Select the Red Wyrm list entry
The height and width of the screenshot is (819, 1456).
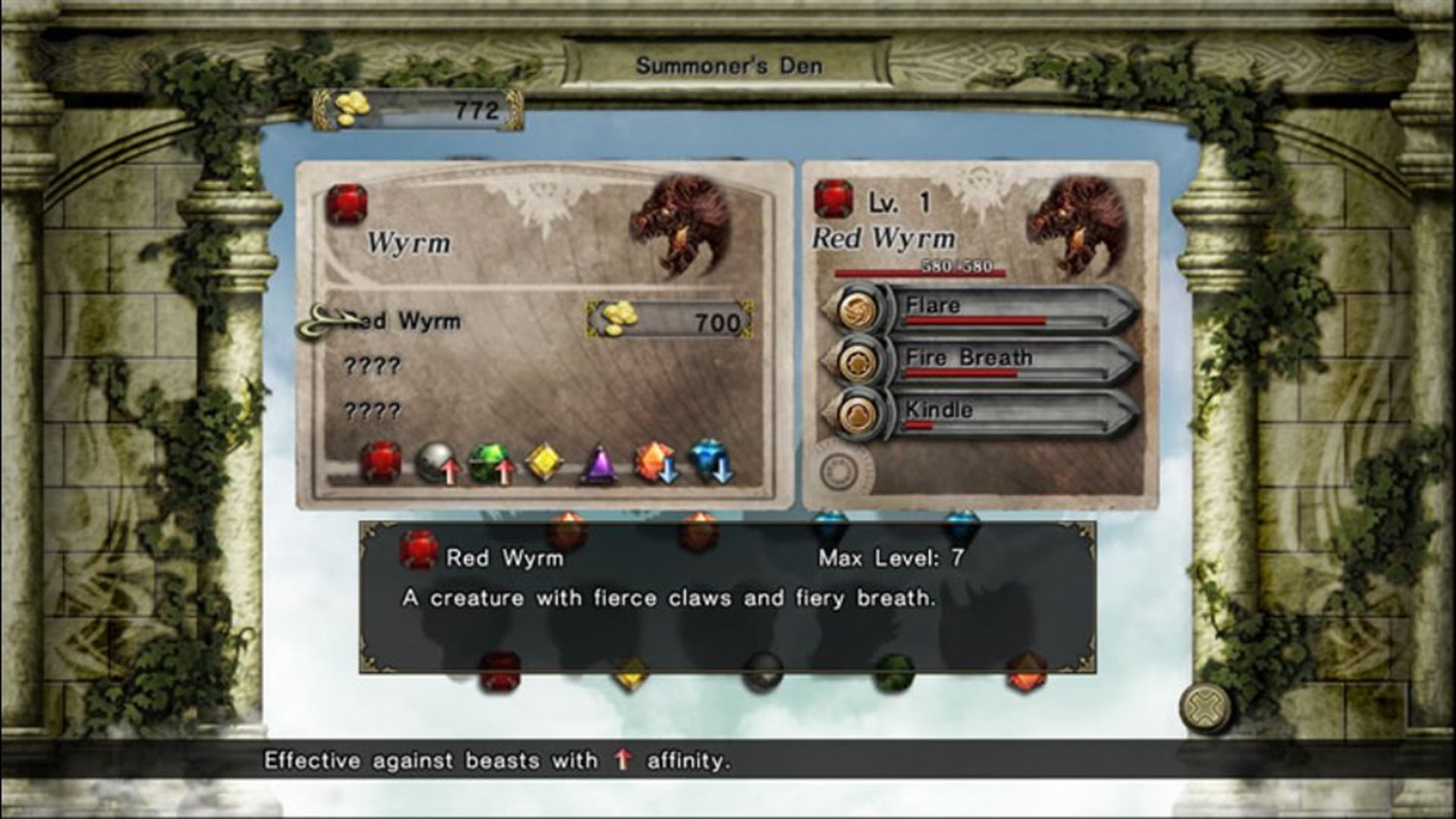[402, 322]
